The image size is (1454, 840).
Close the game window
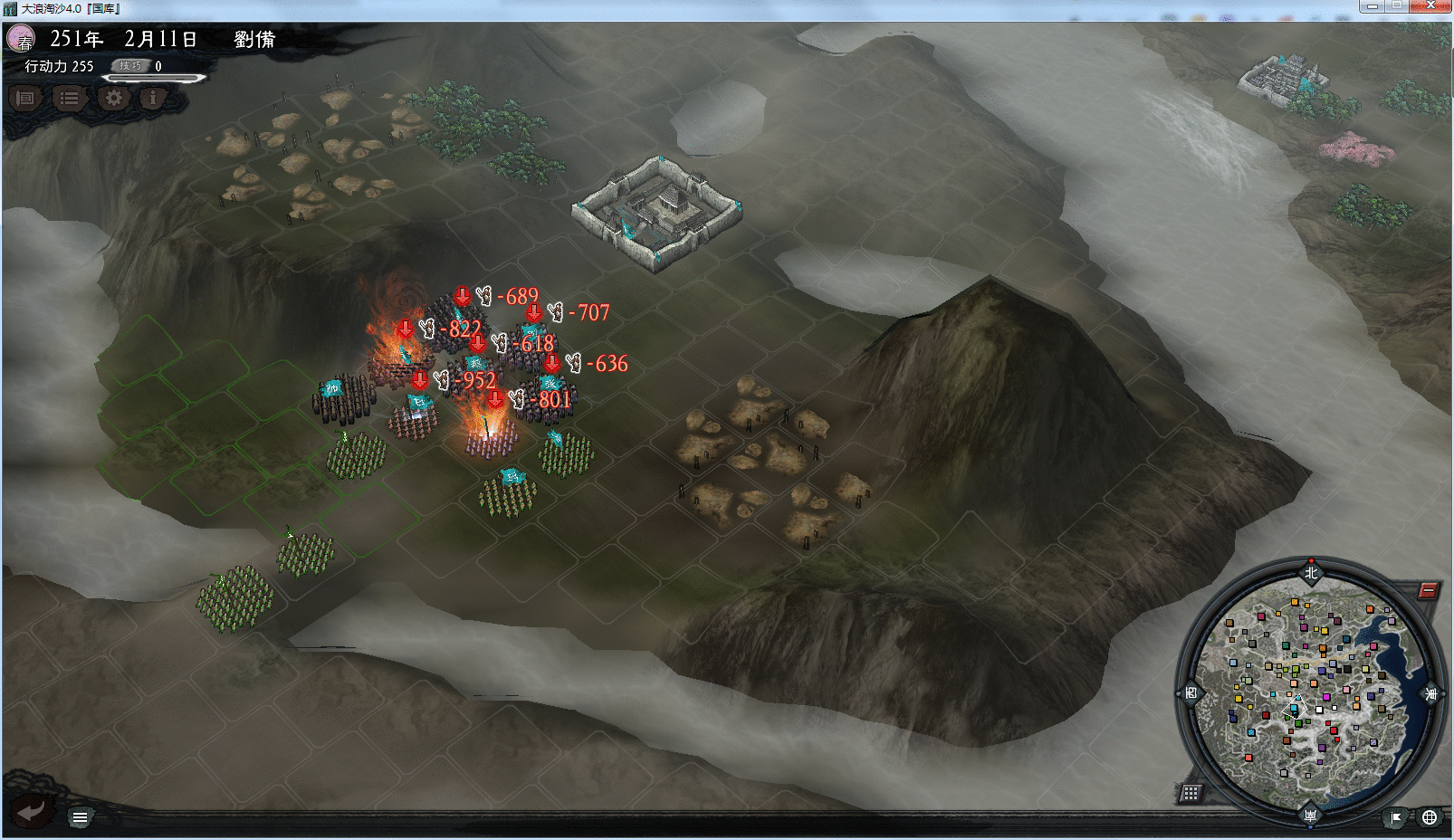tap(1431, 5)
